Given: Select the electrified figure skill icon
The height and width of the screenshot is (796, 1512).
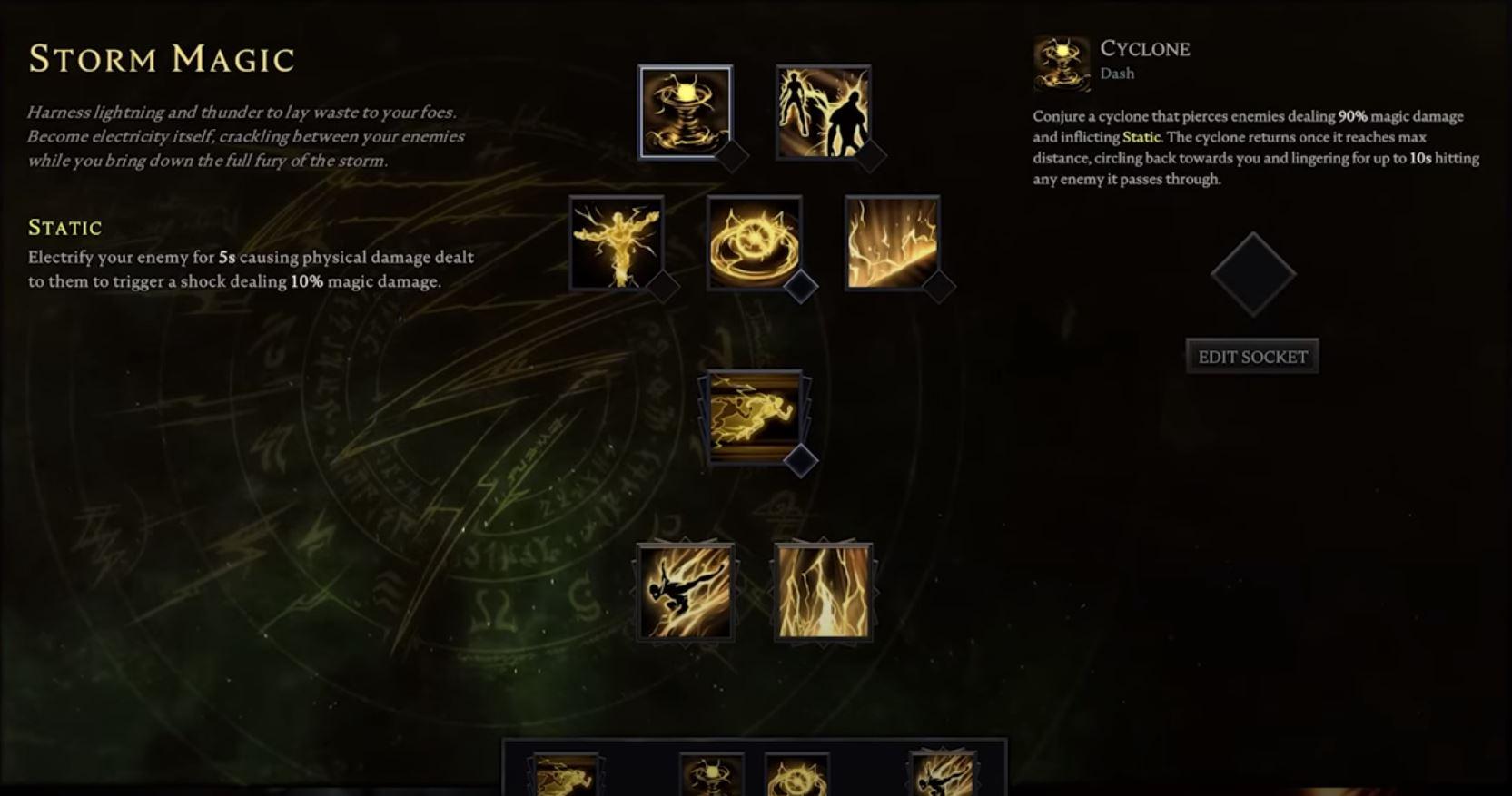Looking at the screenshot, I should pos(614,243).
